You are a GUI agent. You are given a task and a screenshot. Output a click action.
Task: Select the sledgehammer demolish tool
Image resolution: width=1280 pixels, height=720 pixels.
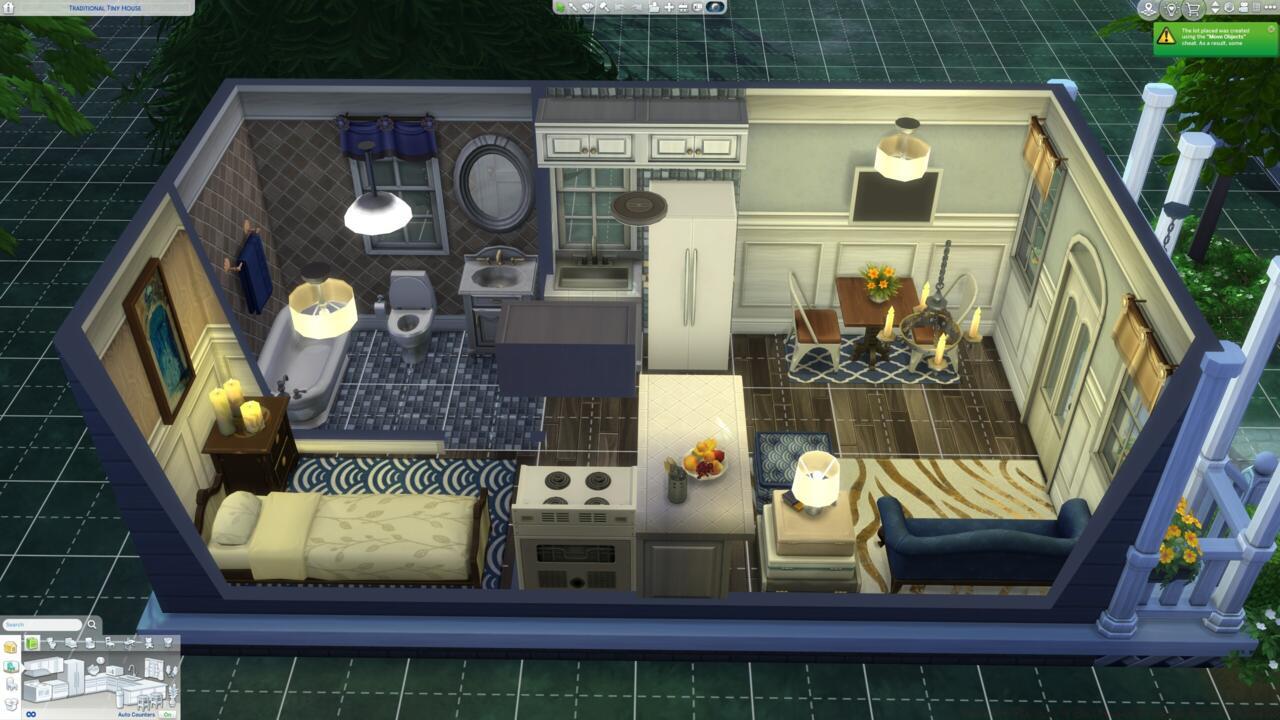(x=605, y=7)
